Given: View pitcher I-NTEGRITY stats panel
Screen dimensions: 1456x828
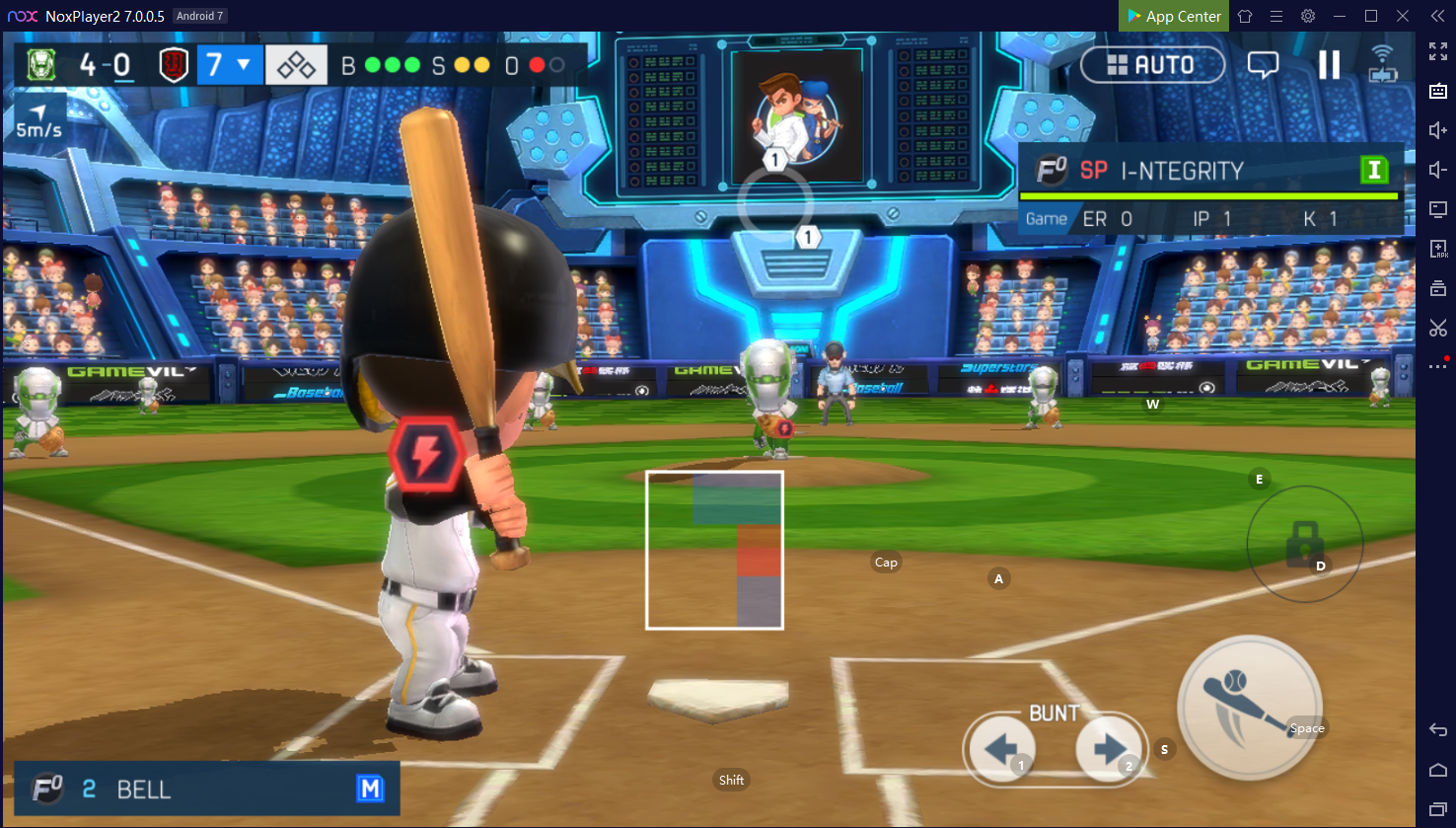Looking at the screenshot, I should (x=1210, y=188).
